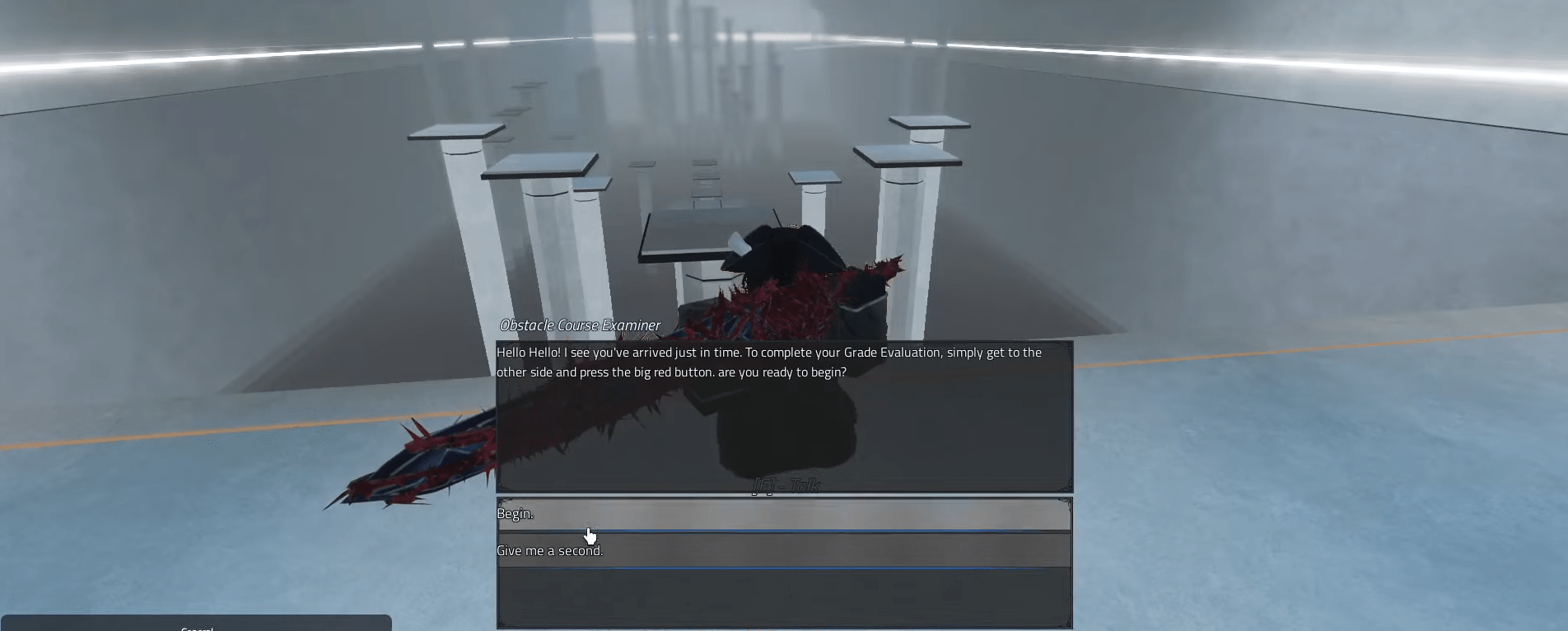Click the blue divider under Begin option
The image size is (1568, 631).
(782, 531)
